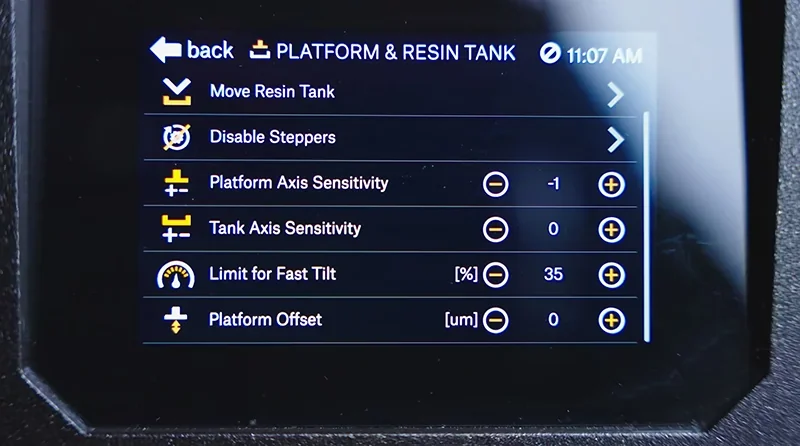
Task: Lower Tank Axis Sensitivity using minus
Action: [x=495, y=229]
